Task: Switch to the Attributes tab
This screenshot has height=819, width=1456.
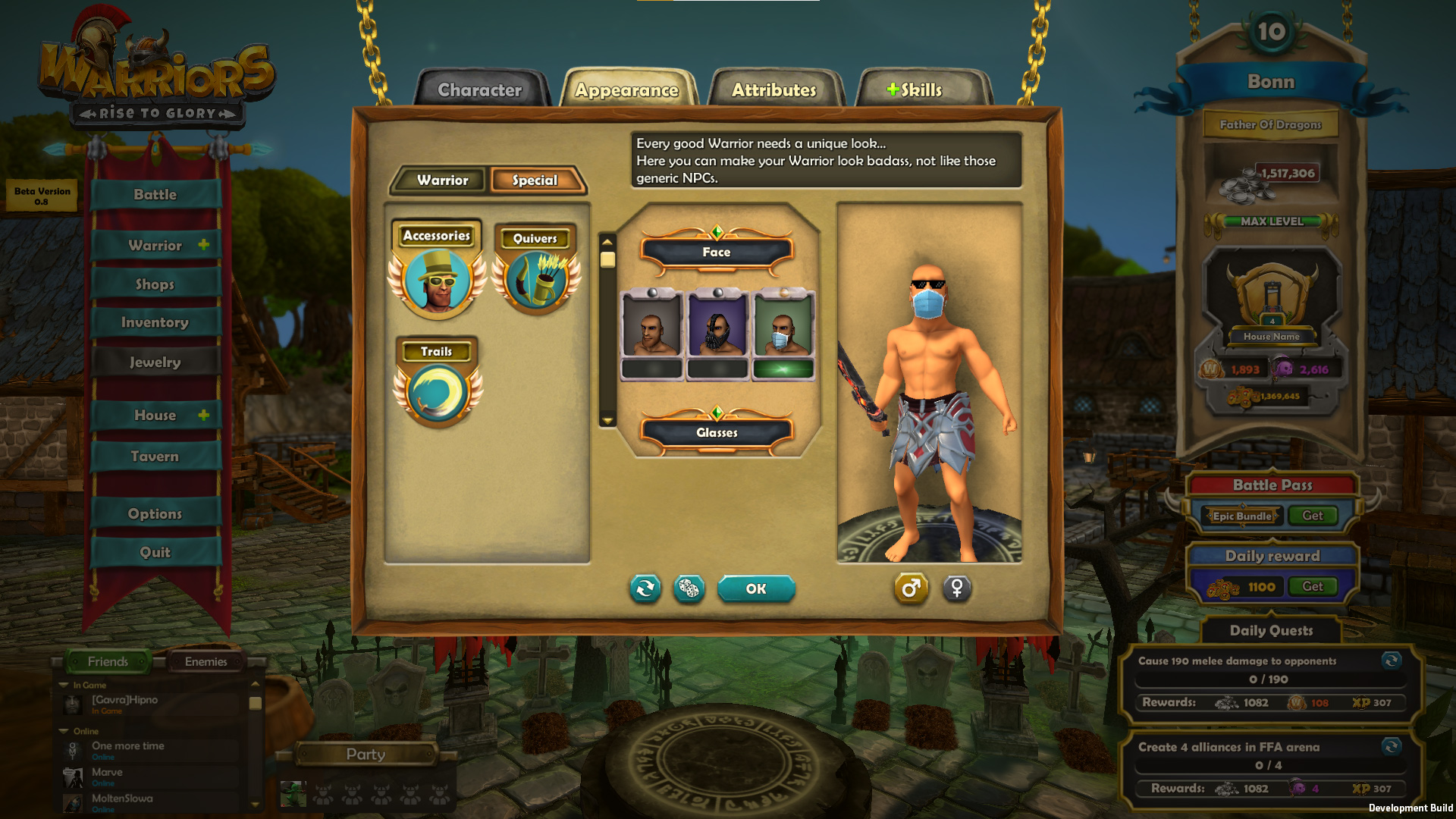Action: [x=774, y=90]
